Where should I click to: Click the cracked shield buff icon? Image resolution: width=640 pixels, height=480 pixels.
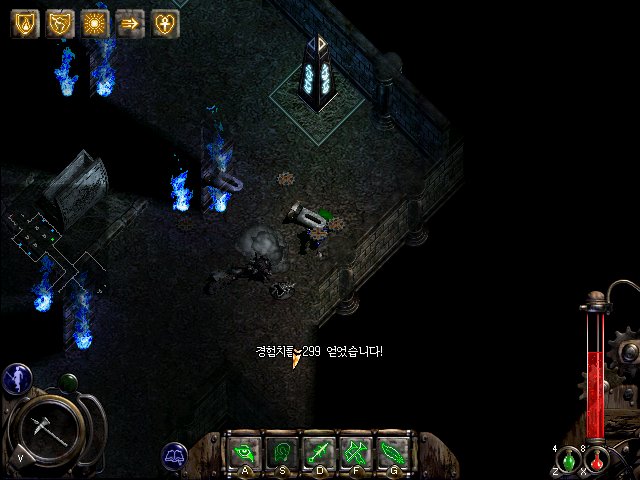point(60,23)
